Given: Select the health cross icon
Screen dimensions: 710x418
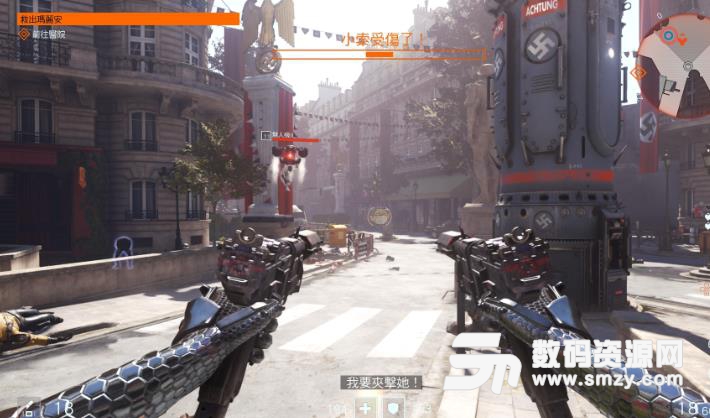Looking at the screenshot, I should (x=365, y=407).
